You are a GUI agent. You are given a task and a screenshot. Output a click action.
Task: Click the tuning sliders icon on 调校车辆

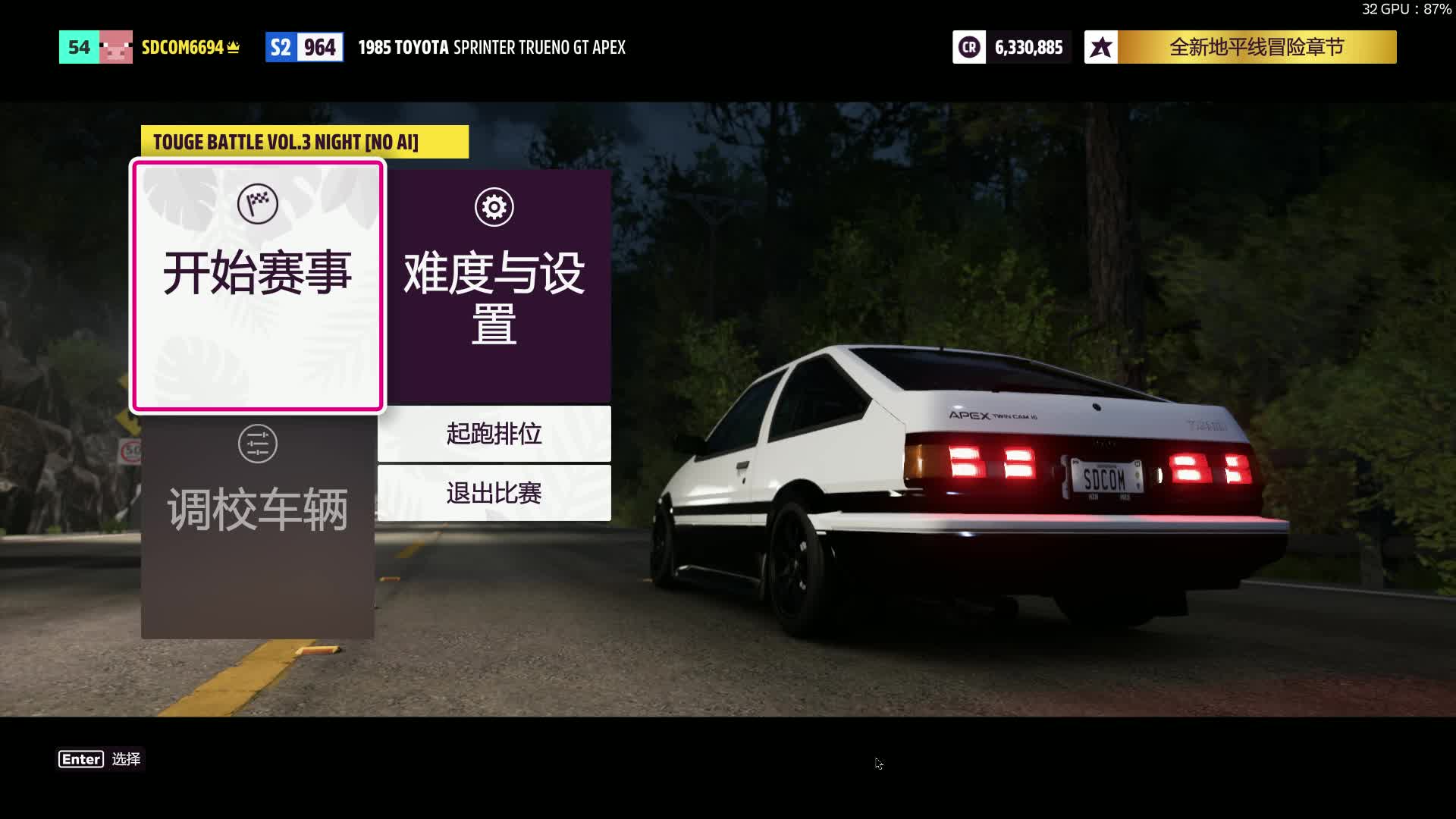pos(258,444)
